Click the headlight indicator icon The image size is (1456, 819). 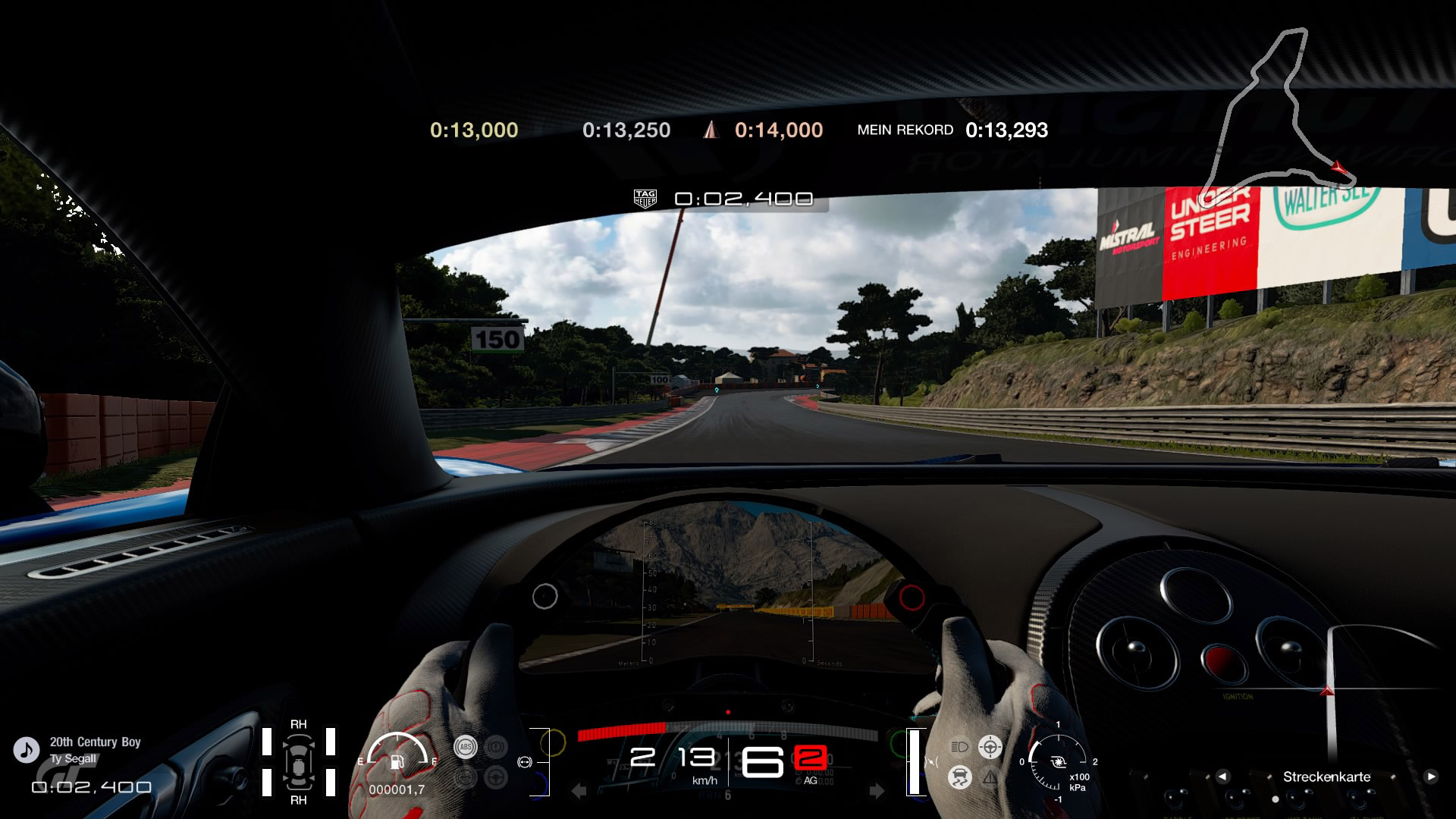(x=959, y=747)
